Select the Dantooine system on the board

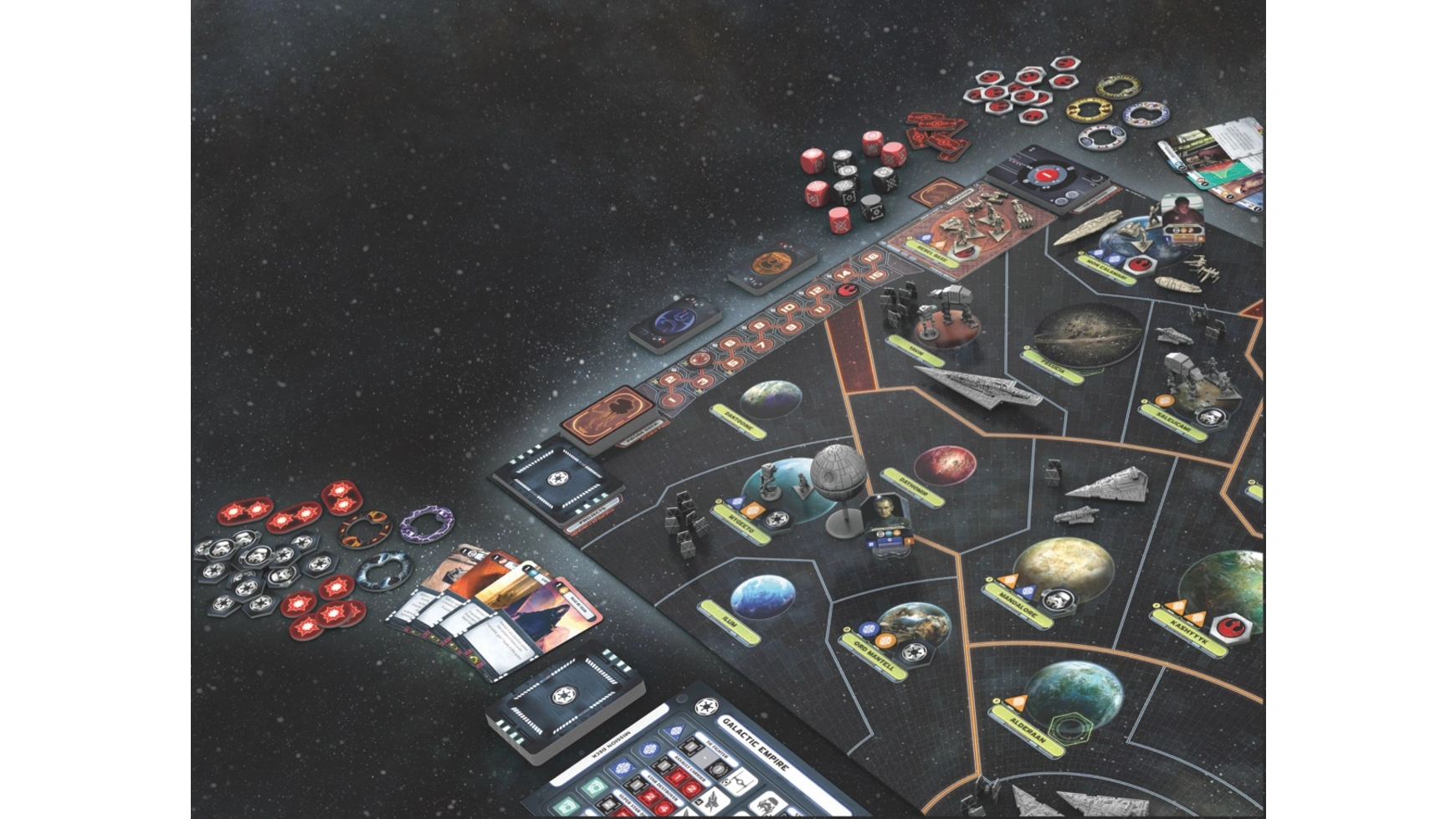pos(770,400)
